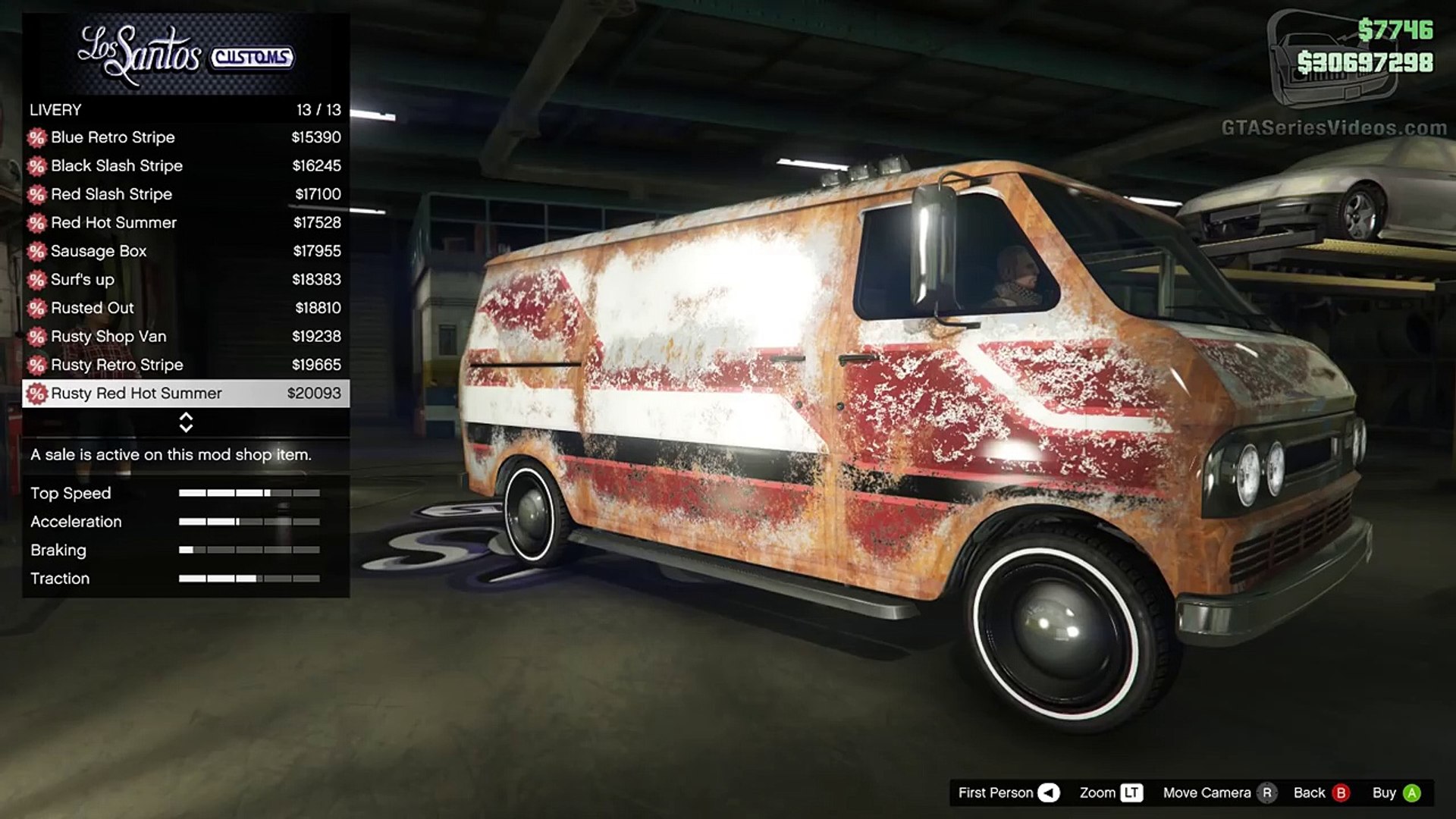Choose the Sausage Box livery
Viewport: 1456px width, 819px height.
point(186,251)
